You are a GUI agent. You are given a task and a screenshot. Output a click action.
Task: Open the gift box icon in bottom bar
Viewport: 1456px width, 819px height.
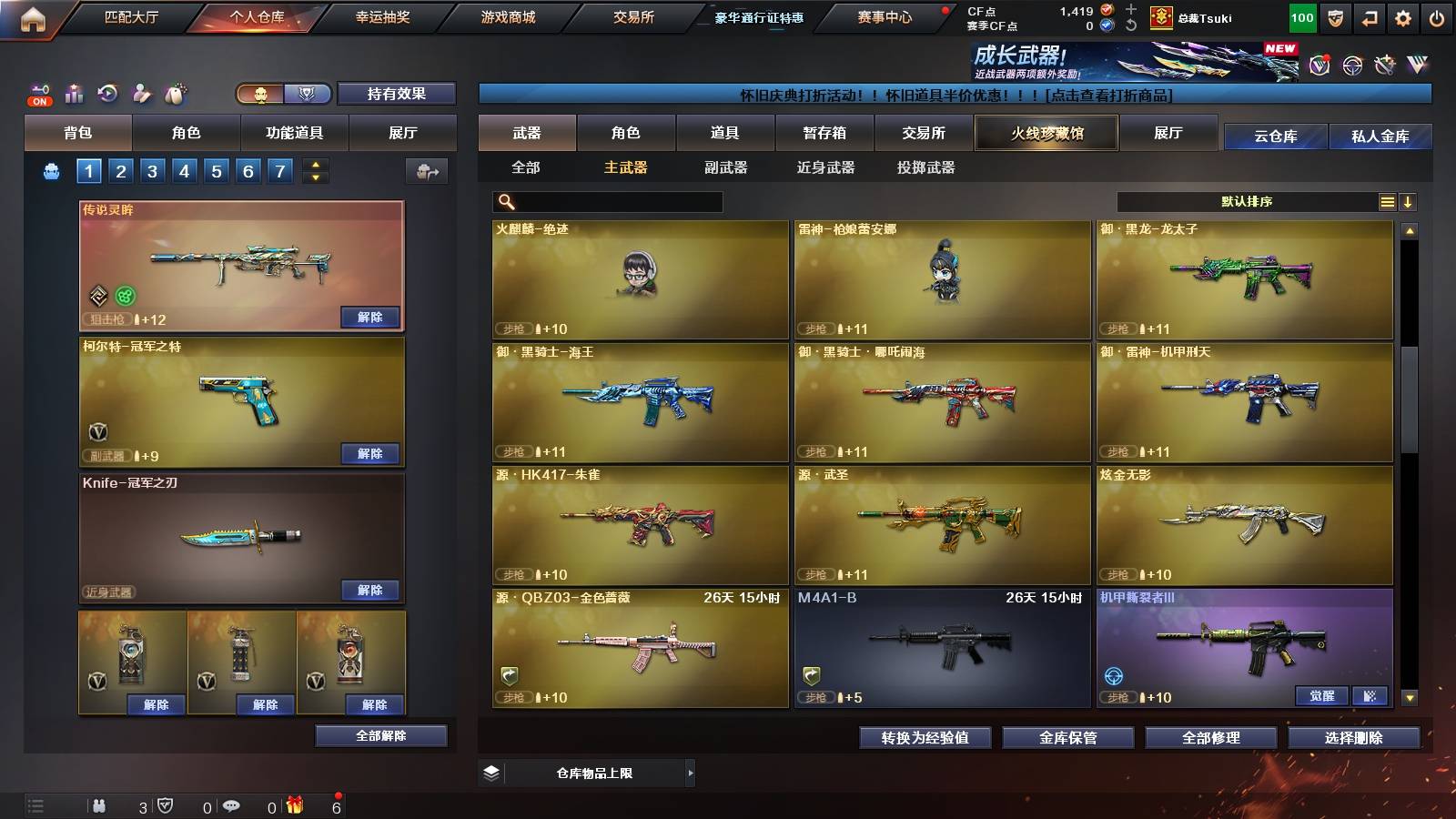coord(295,805)
